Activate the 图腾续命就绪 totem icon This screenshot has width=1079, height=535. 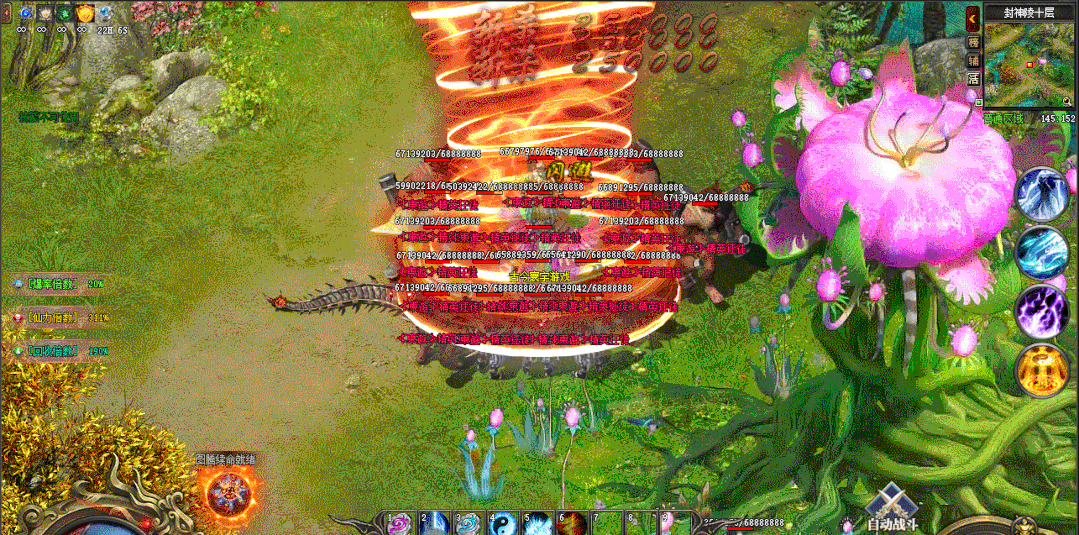tap(225, 494)
